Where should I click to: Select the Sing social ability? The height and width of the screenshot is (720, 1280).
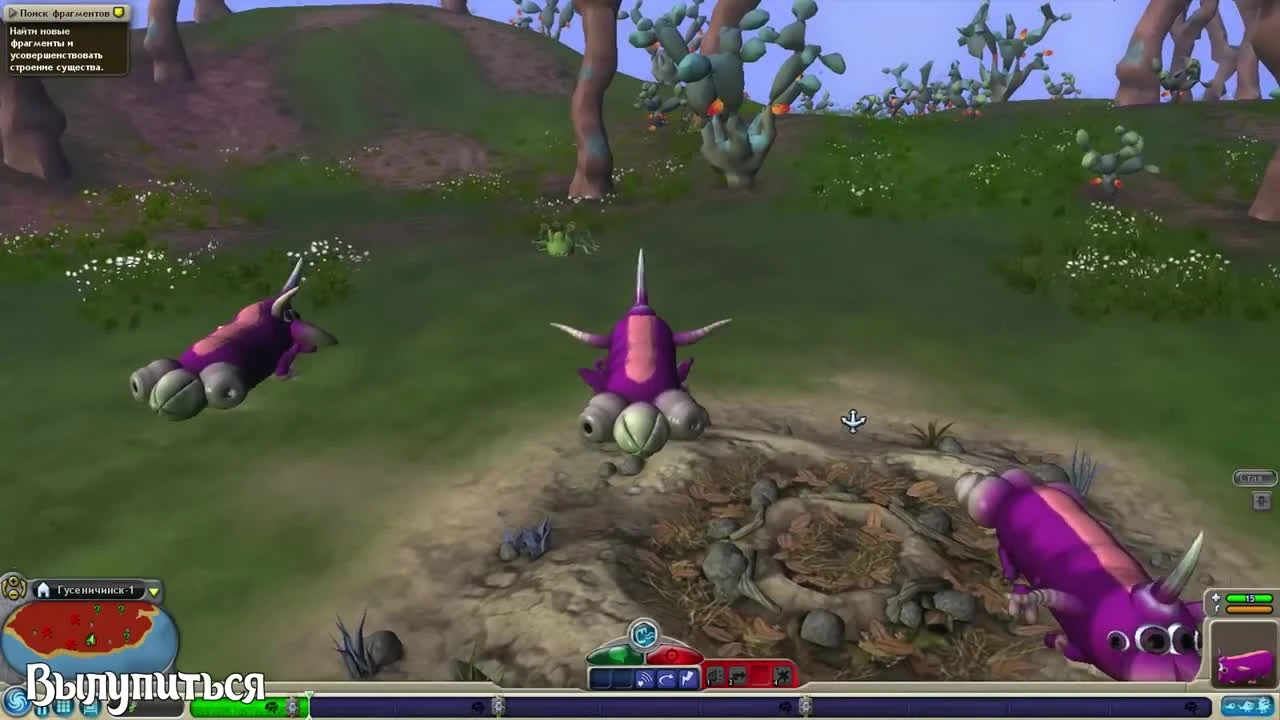[x=644, y=675]
